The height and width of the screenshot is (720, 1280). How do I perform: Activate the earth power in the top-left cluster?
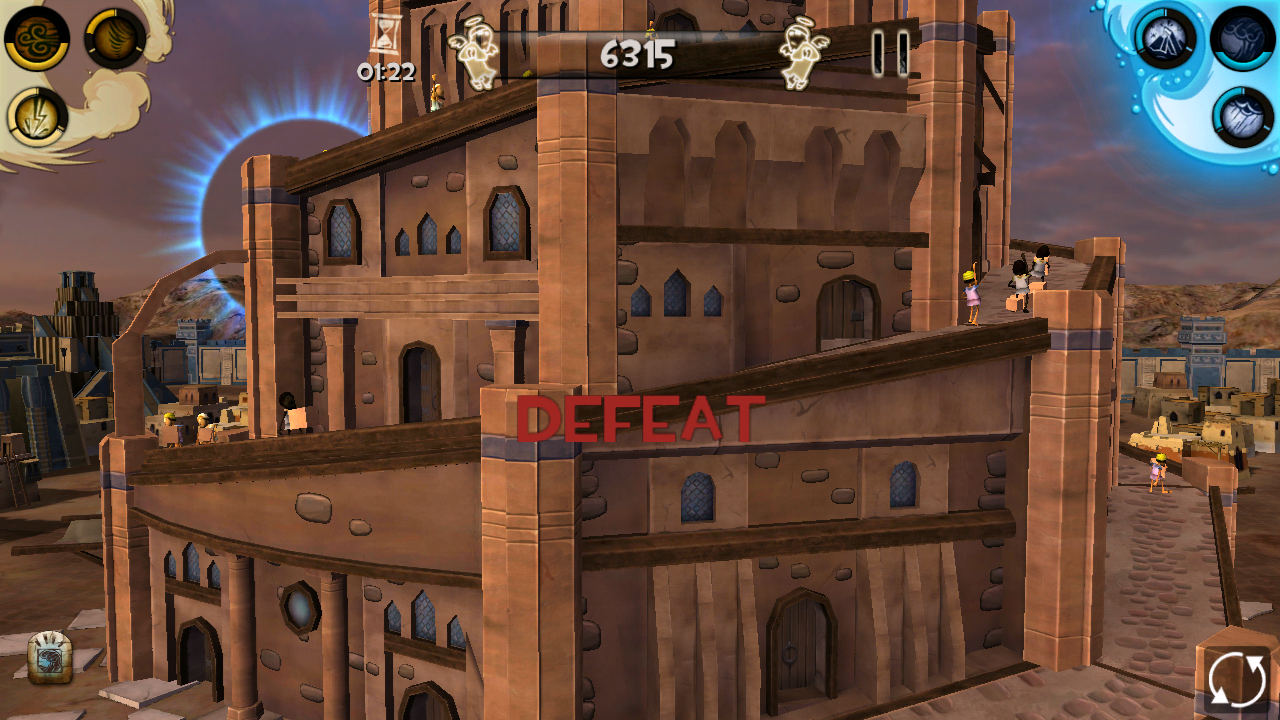point(115,40)
